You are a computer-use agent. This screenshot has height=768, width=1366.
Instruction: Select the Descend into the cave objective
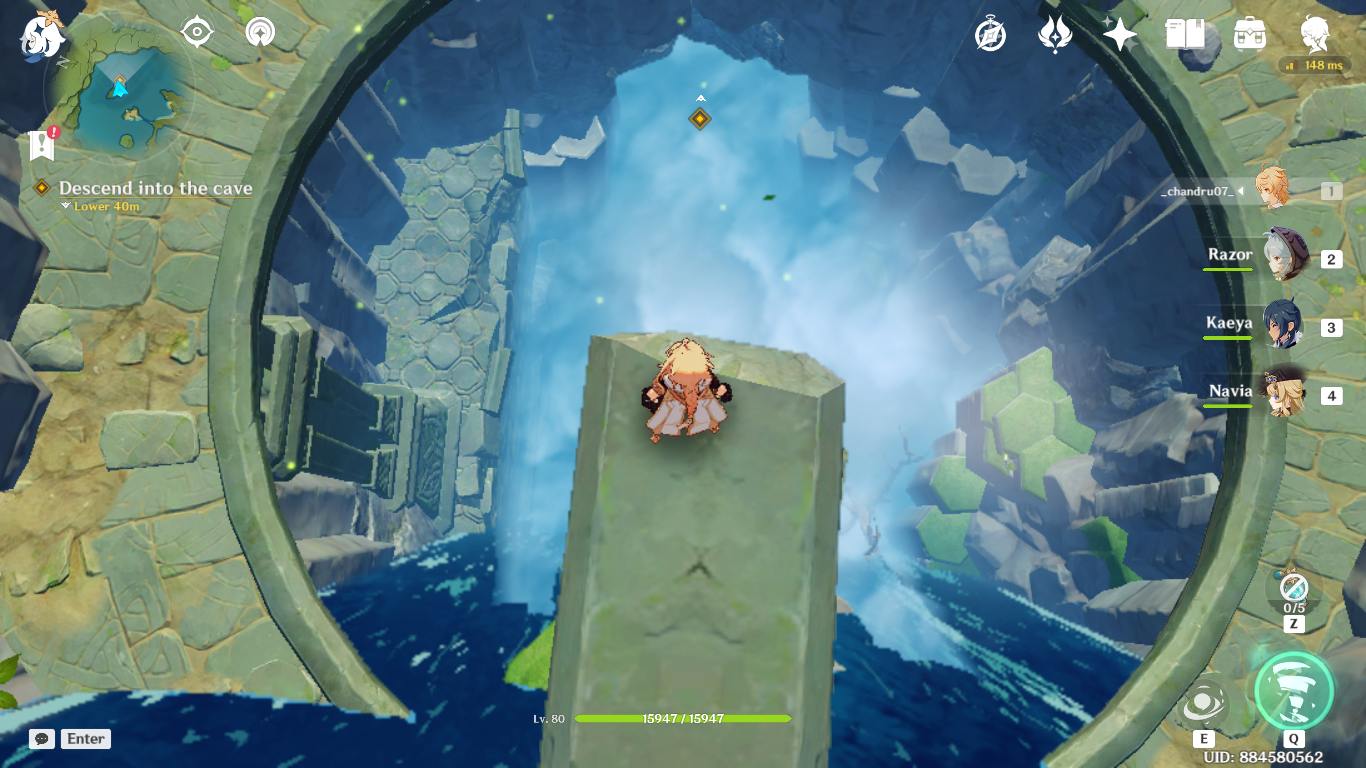pyautogui.click(x=155, y=188)
